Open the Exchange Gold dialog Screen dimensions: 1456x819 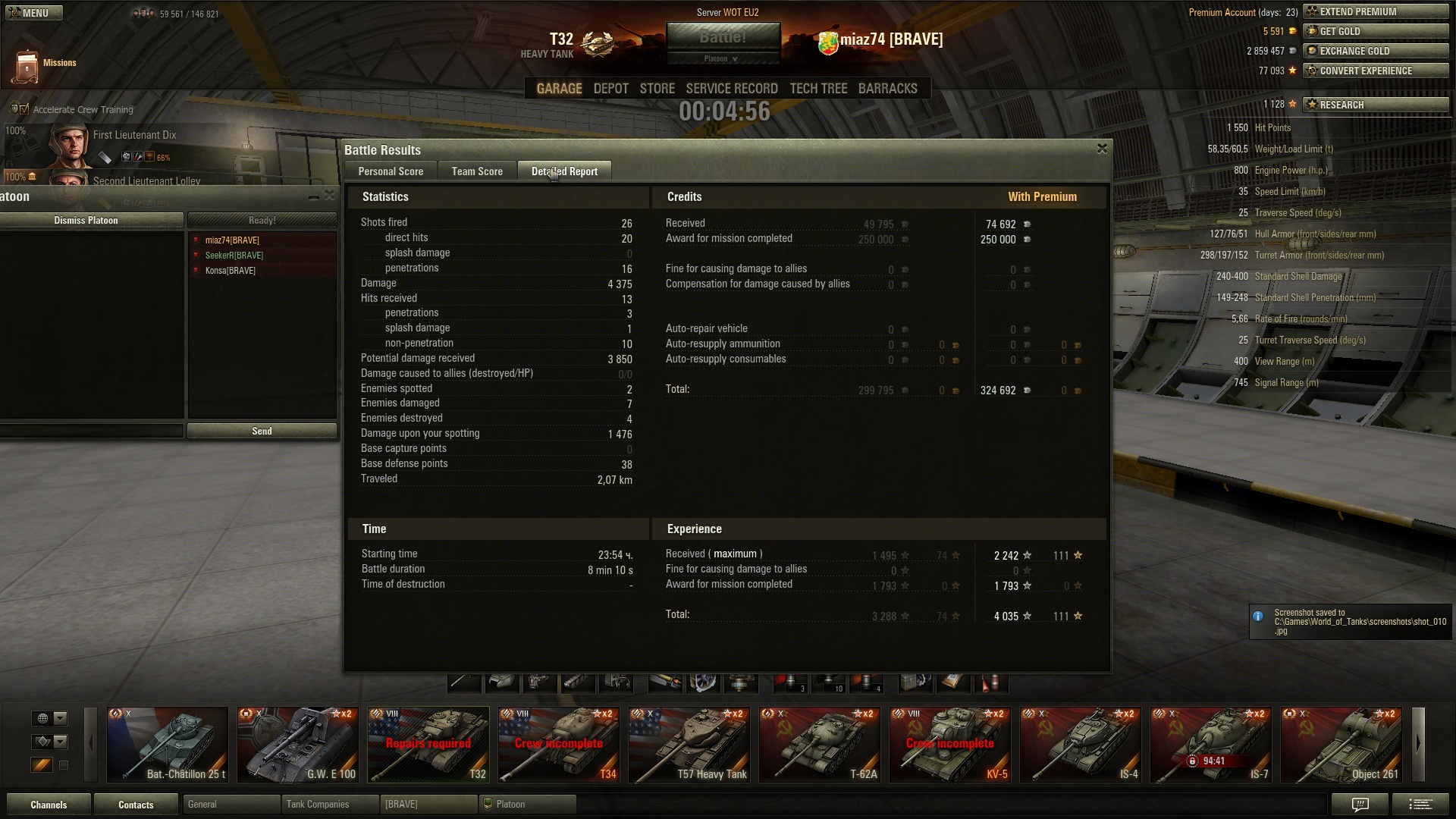pyautogui.click(x=1375, y=51)
